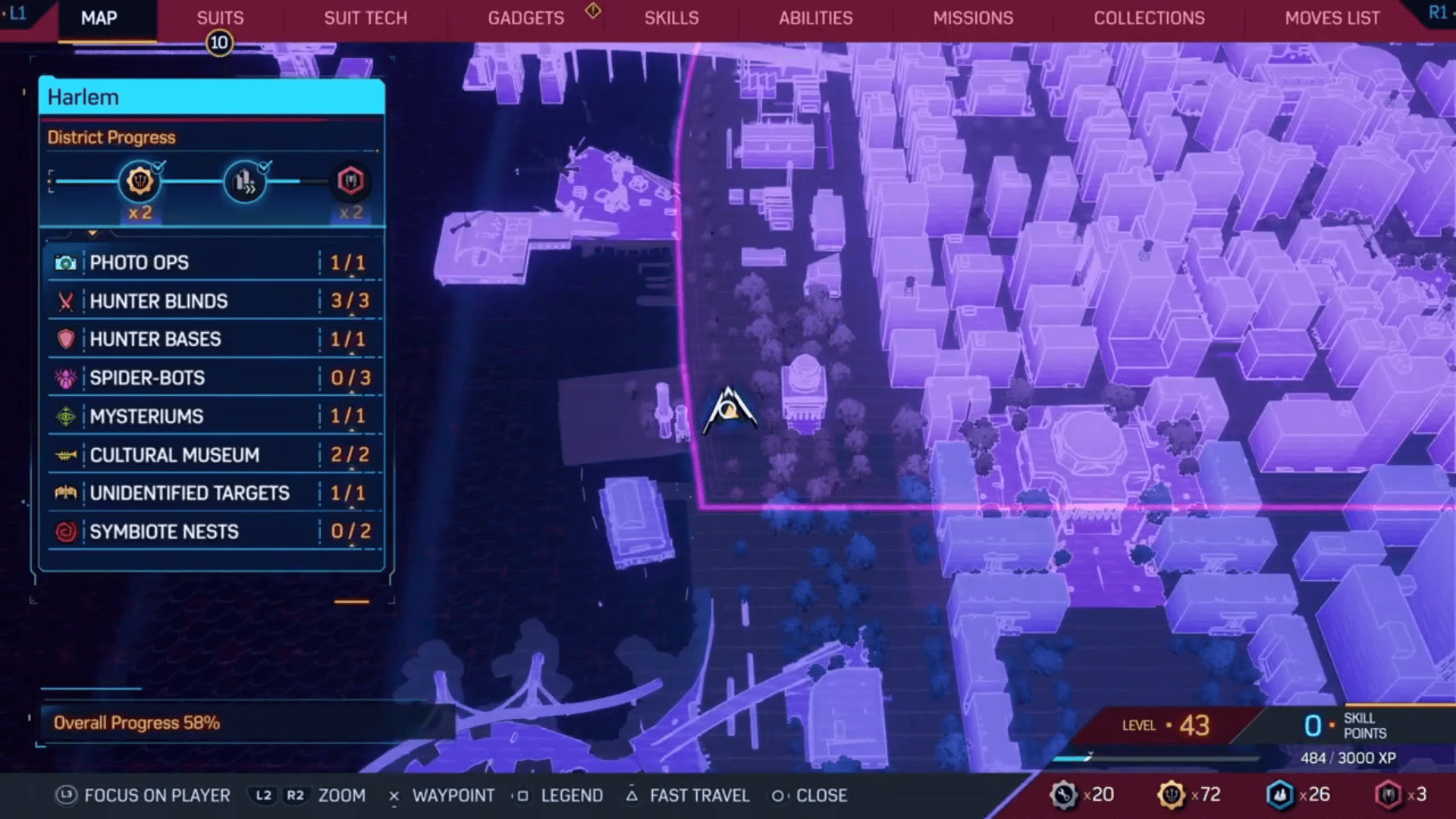Select the Photo Ops camera icon

pos(65,262)
